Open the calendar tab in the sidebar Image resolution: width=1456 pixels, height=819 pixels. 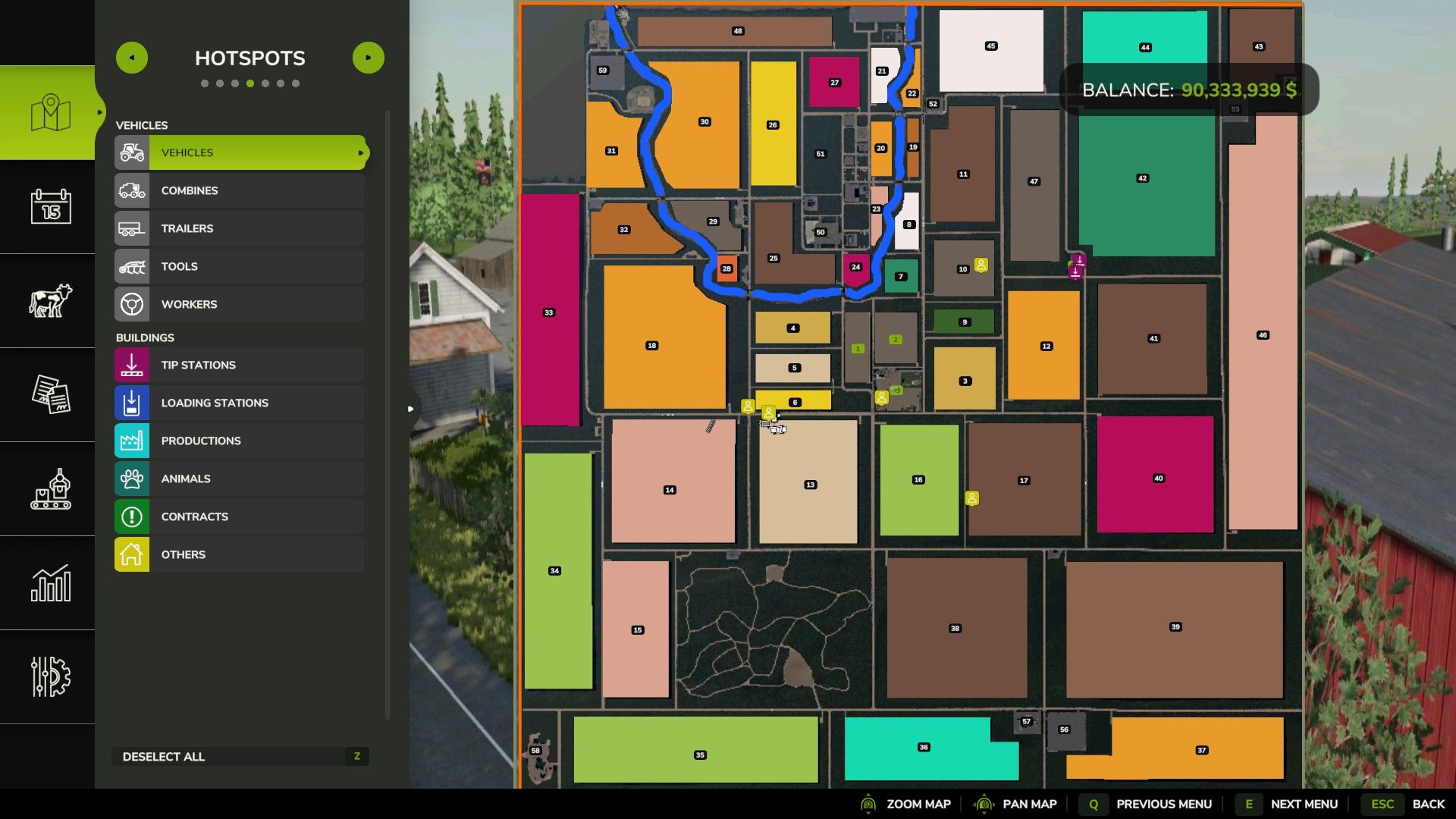coord(50,206)
